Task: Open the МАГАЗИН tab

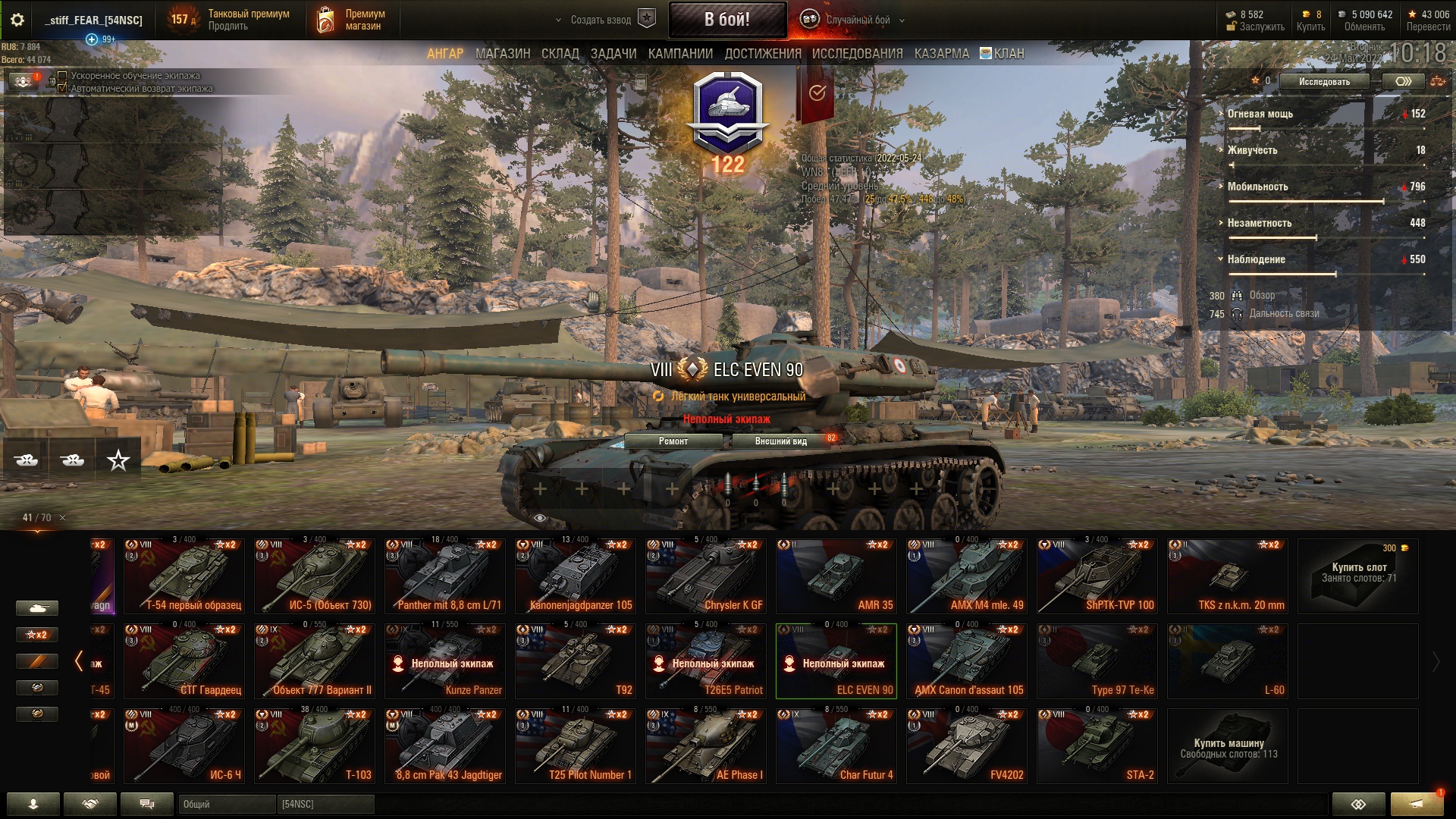Action: pyautogui.click(x=502, y=54)
